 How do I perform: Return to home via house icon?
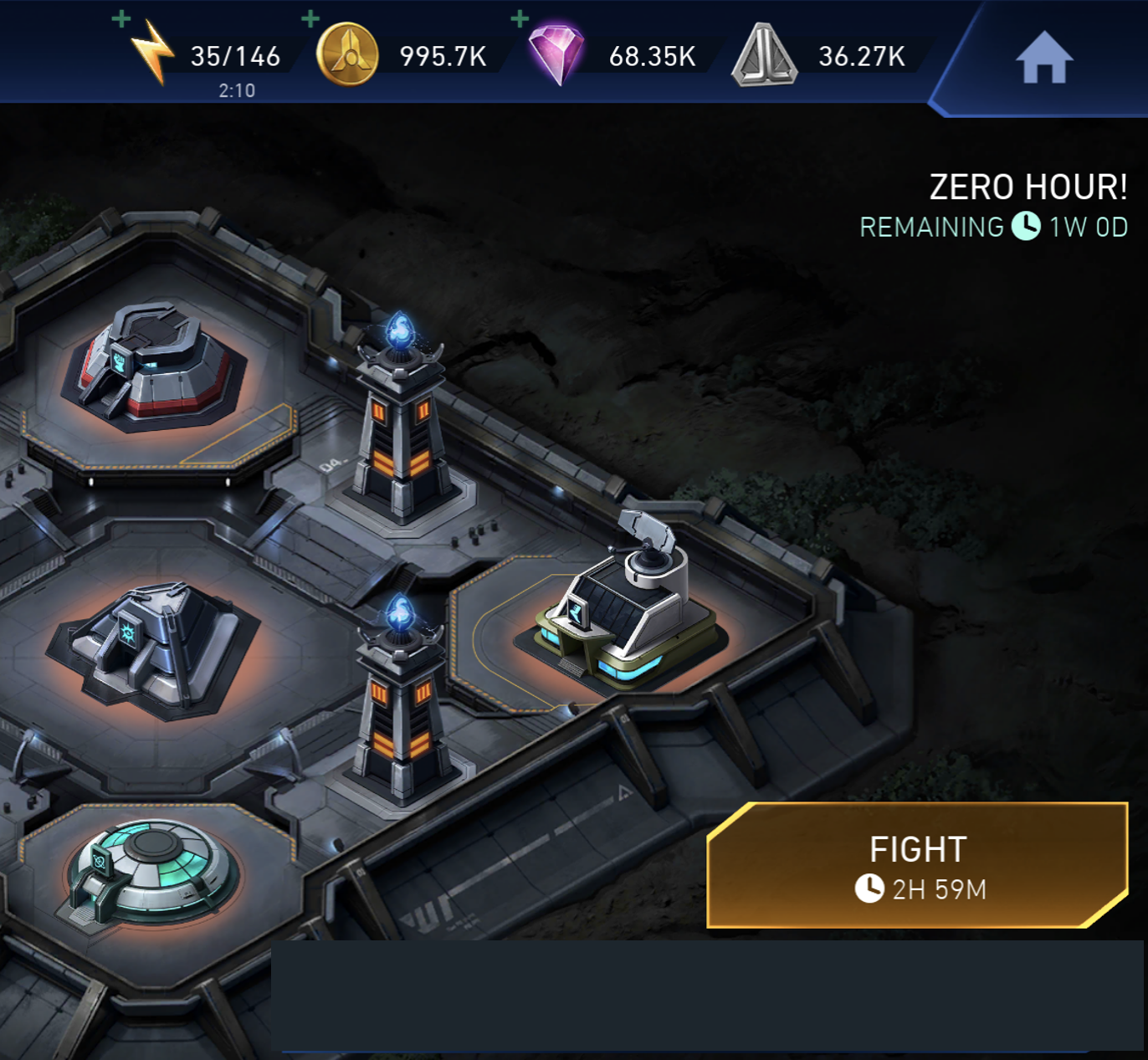pos(1043,58)
